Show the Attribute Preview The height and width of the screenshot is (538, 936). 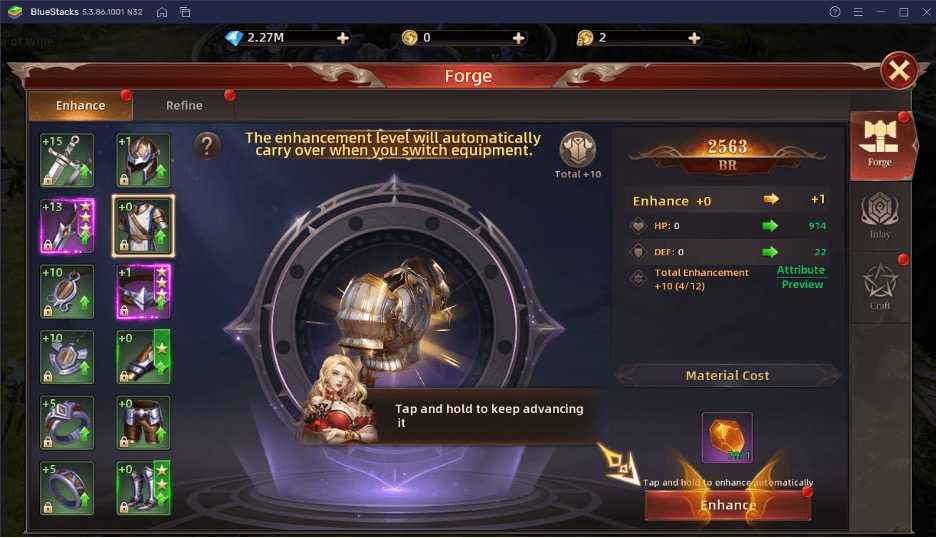(x=802, y=277)
